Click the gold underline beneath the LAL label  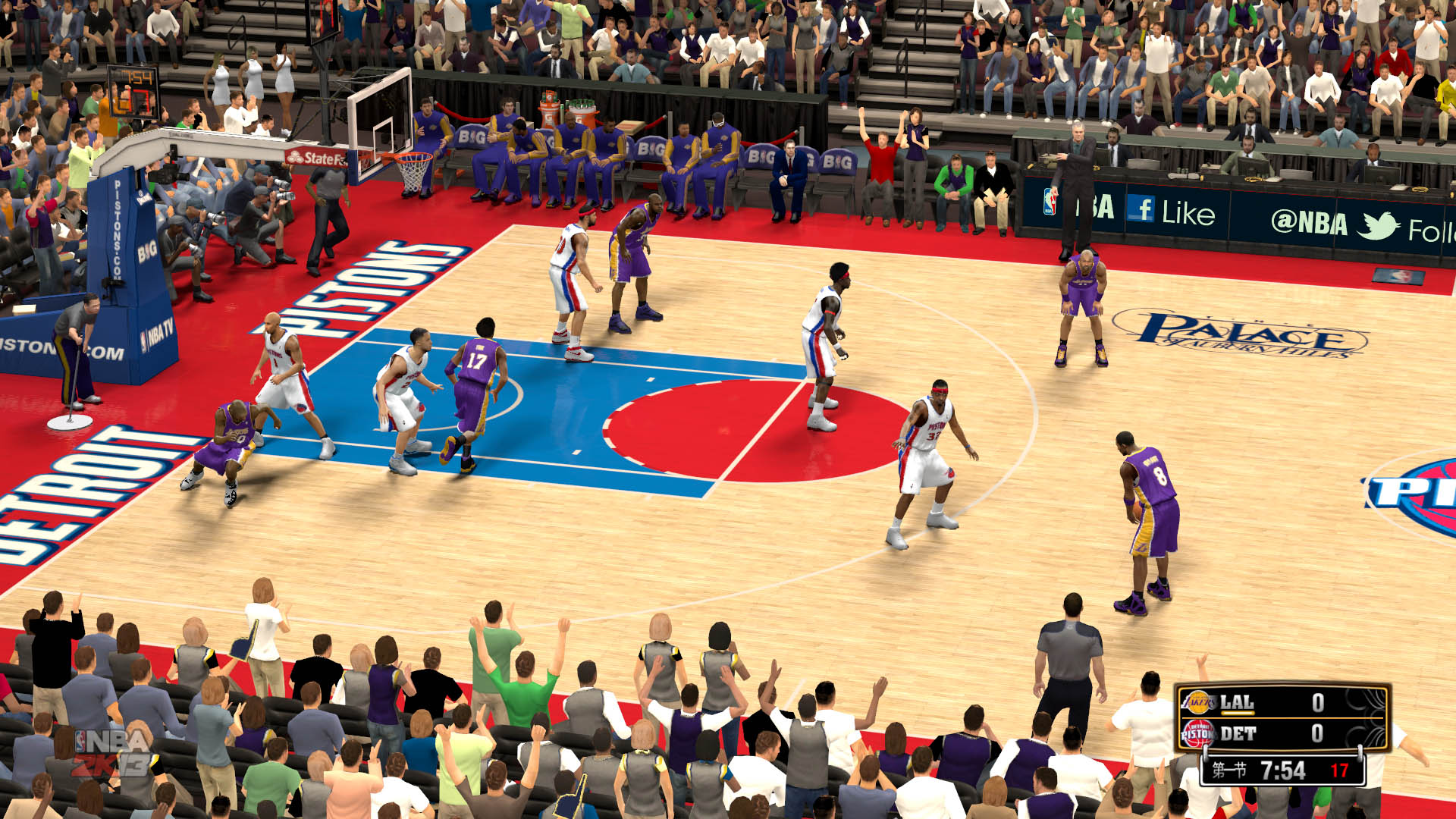point(1238,713)
